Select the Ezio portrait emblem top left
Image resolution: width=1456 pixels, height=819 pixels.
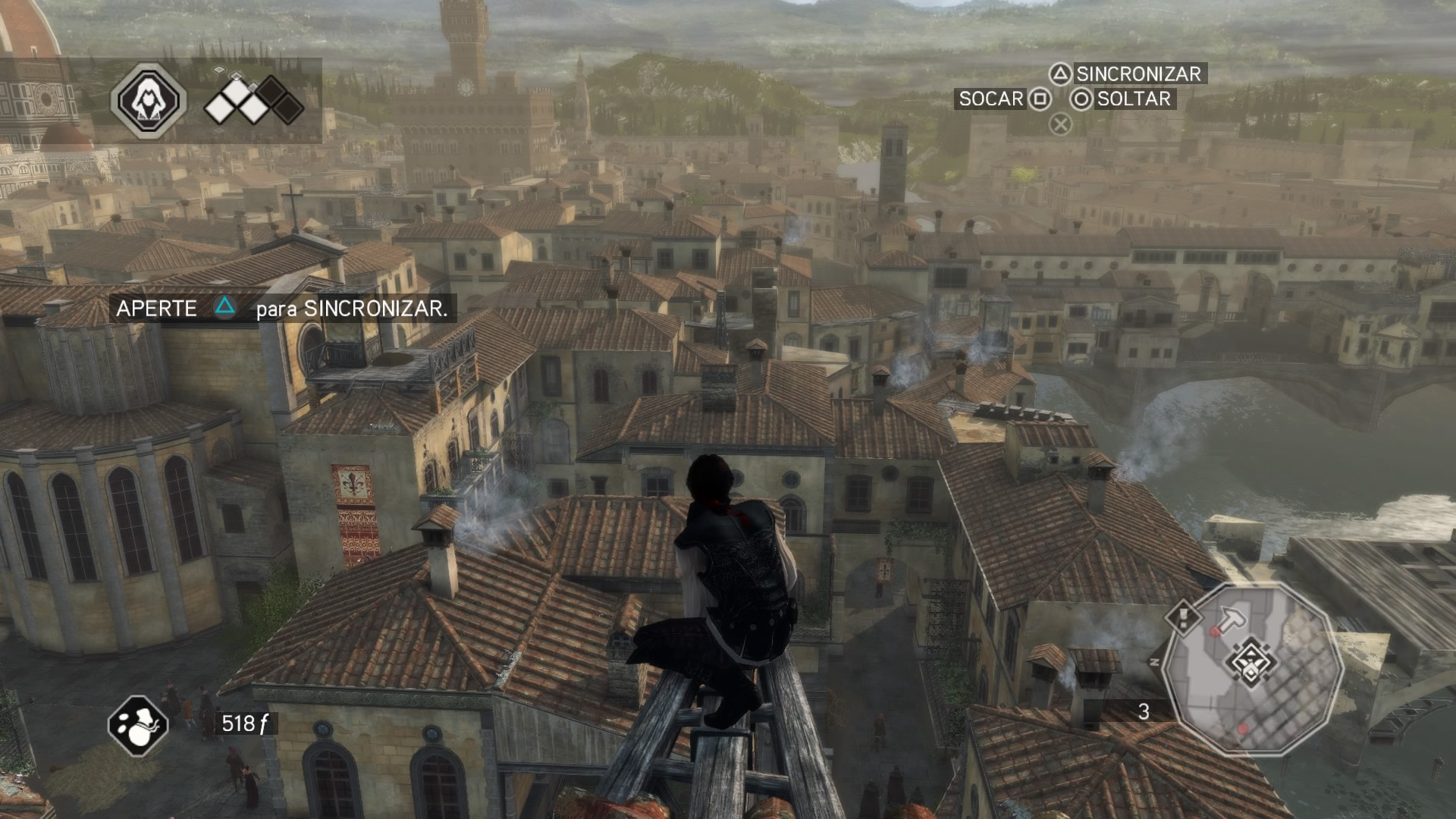pos(149,100)
